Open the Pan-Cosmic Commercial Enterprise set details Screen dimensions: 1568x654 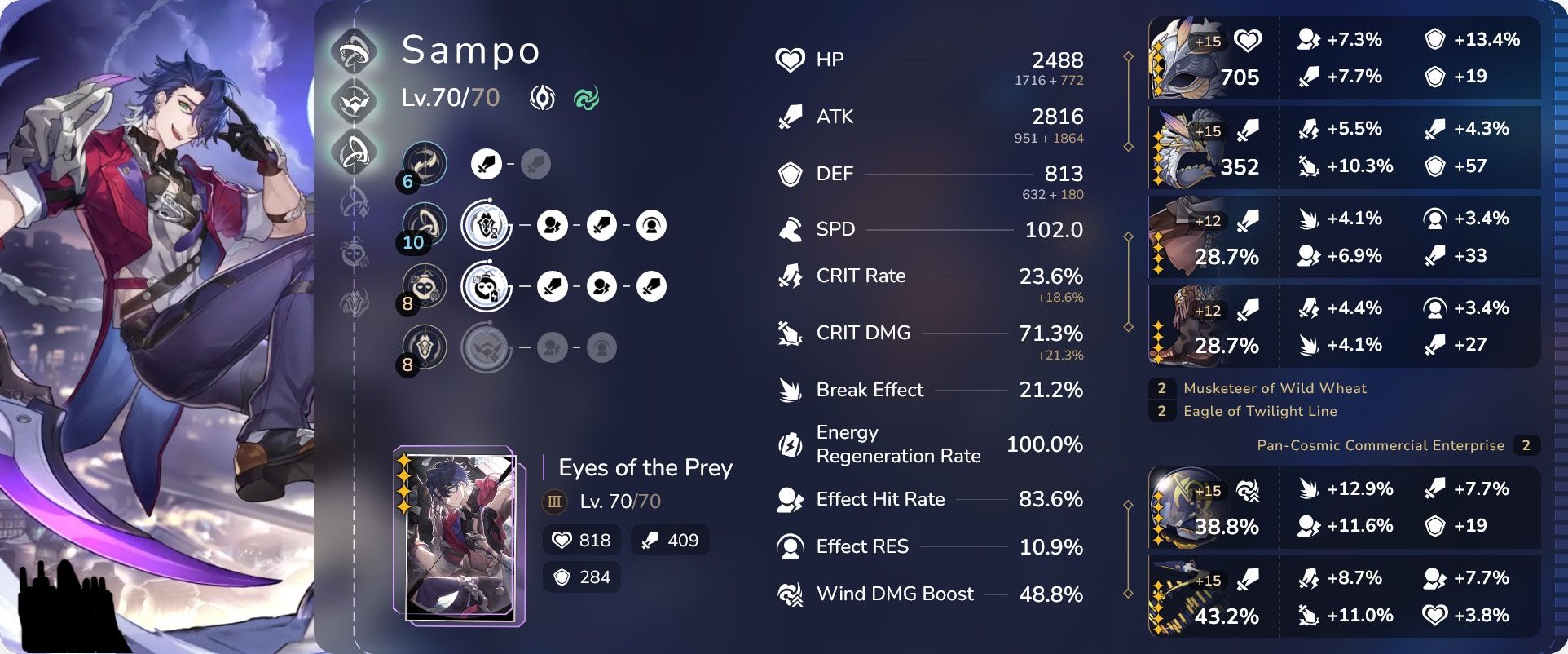pos(1381,446)
